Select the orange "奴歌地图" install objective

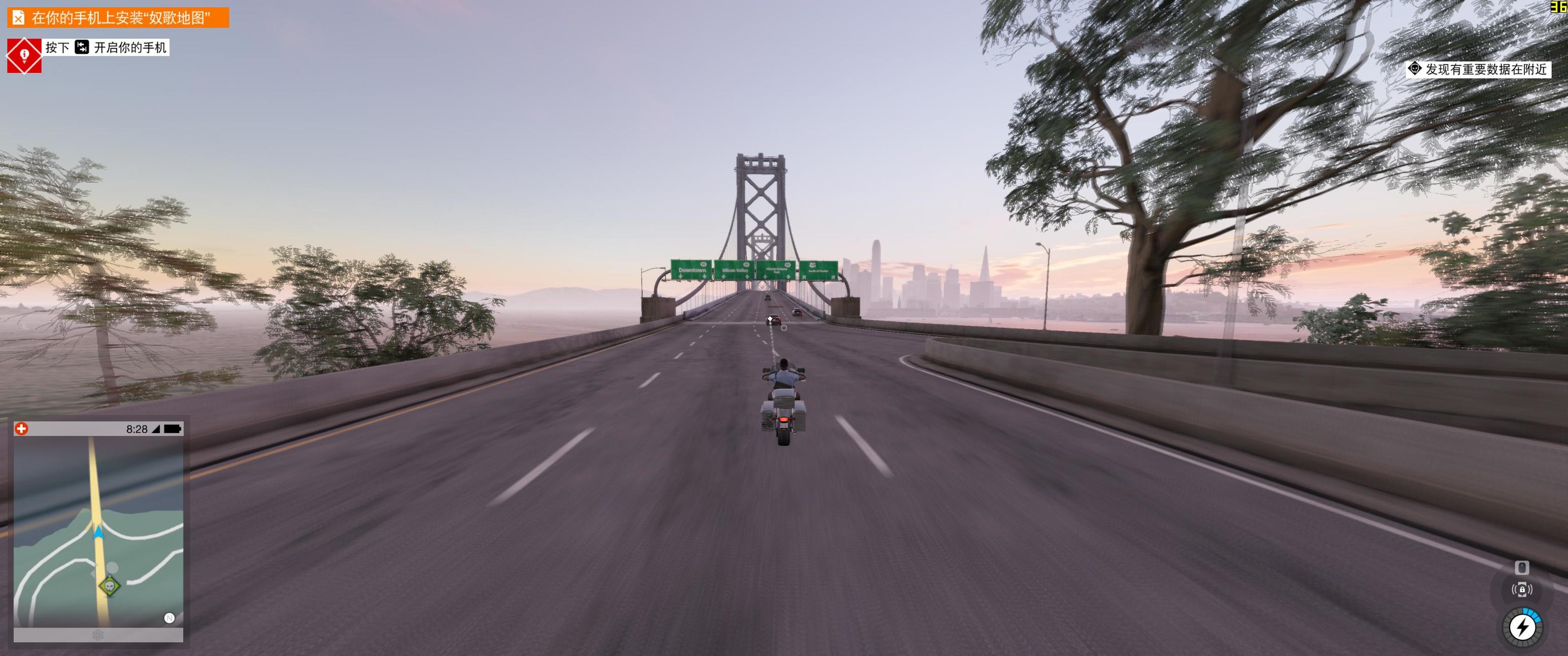(118, 18)
